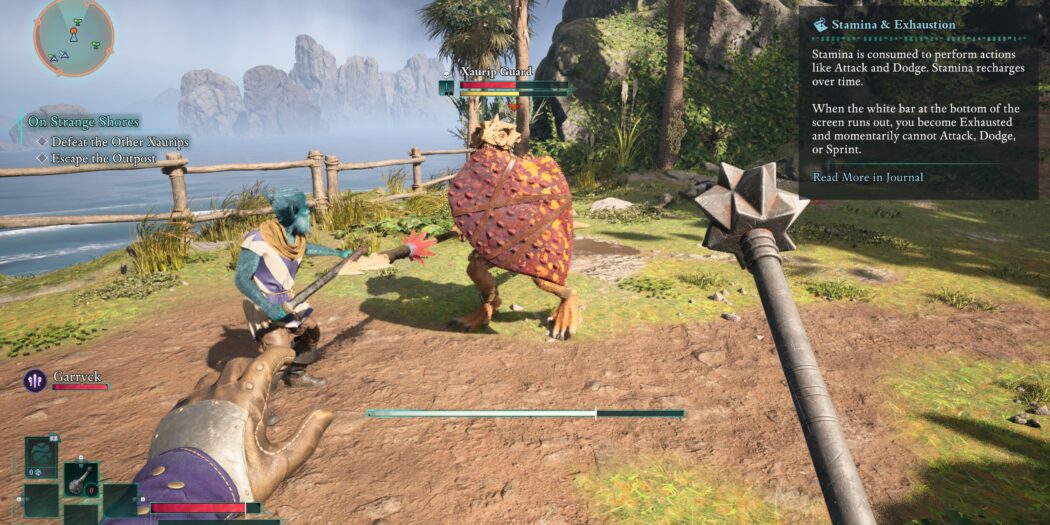1050x525 pixels.
Task: Select the On Strange Shores quest title
Action: [x=83, y=122]
